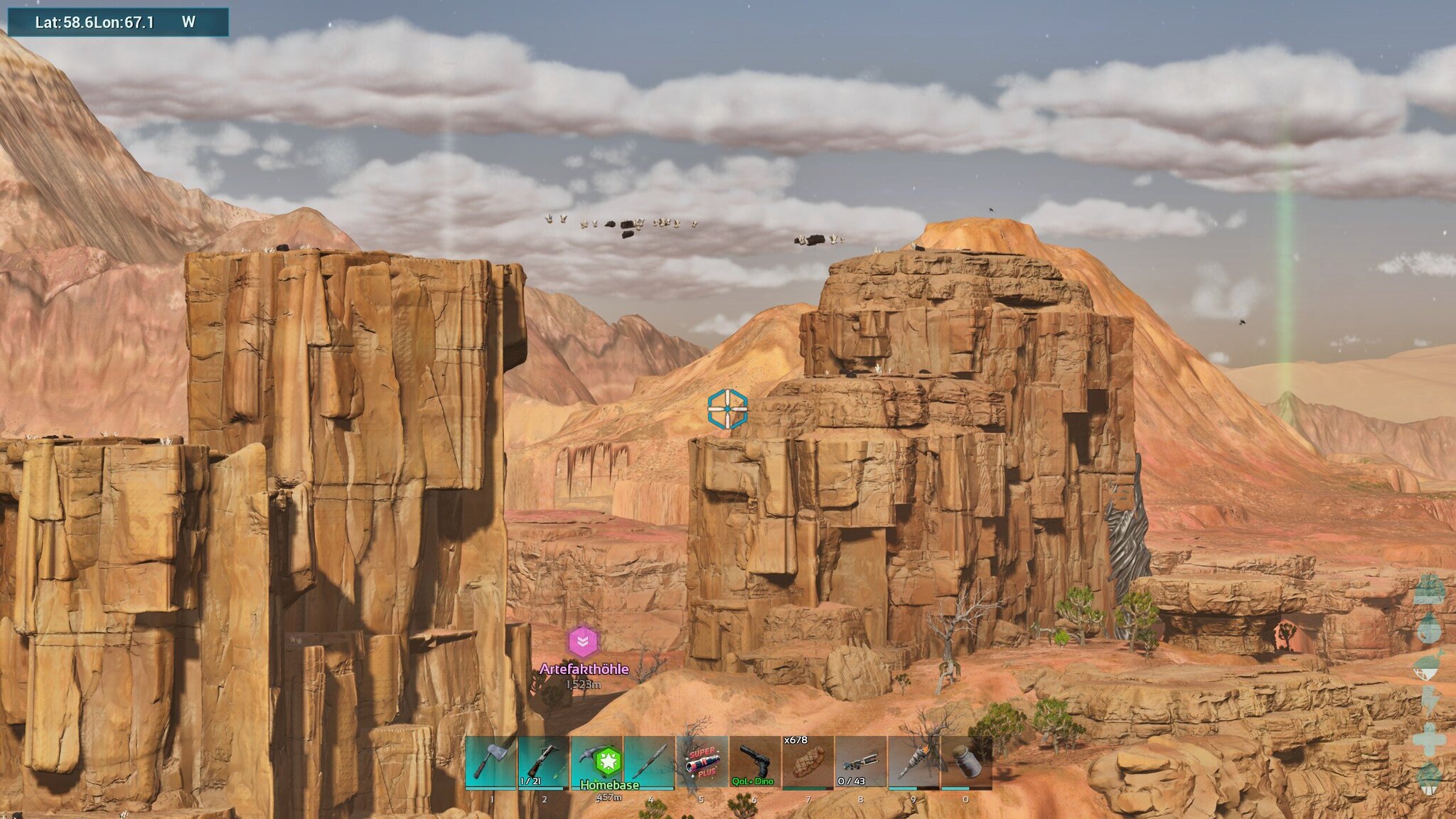The height and width of the screenshot is (819, 1456).
Task: Click the pink Artefakthöhle waypoint marker
Action: (x=583, y=642)
